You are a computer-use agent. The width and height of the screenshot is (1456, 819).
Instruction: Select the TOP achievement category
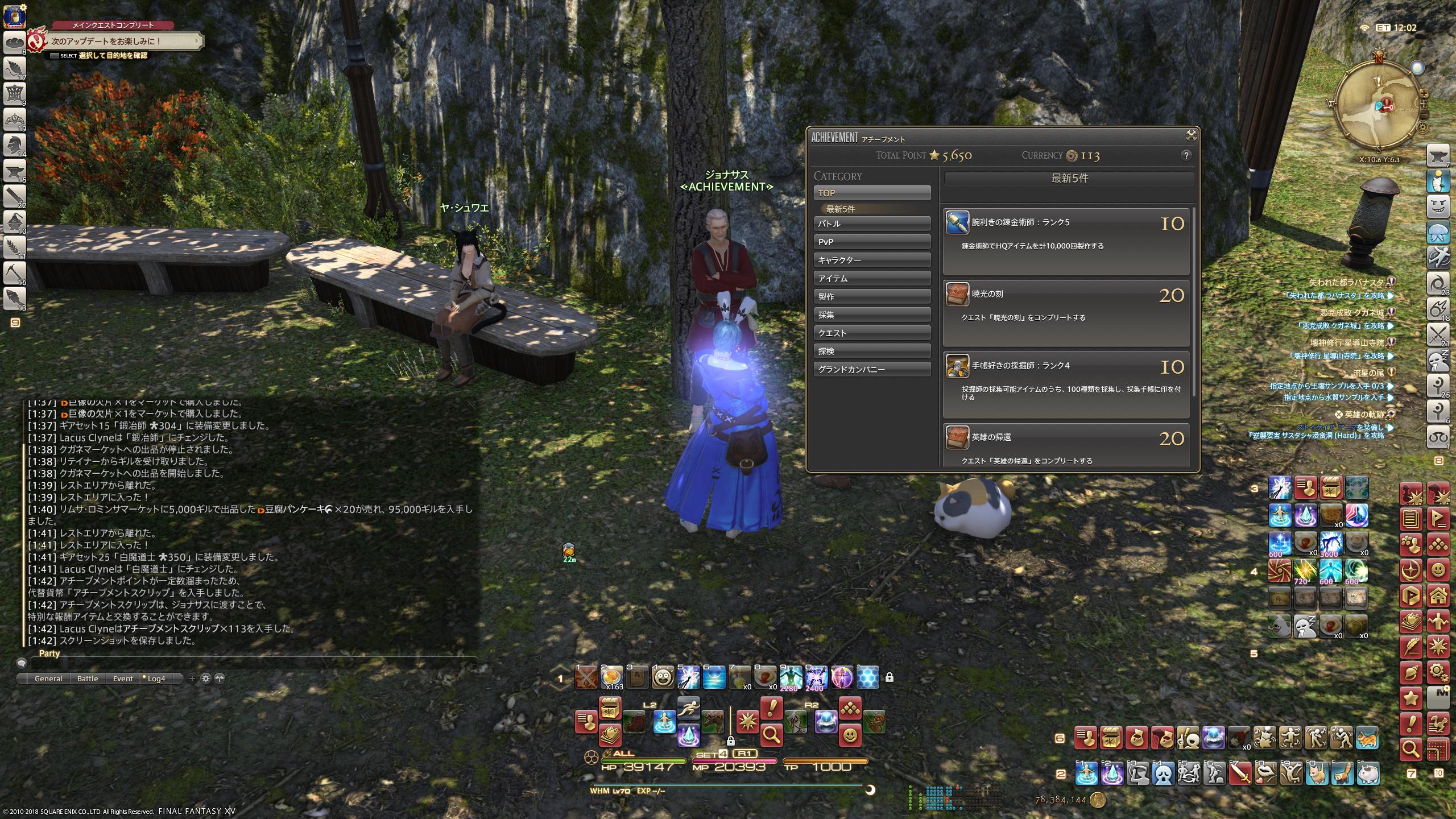tap(872, 193)
